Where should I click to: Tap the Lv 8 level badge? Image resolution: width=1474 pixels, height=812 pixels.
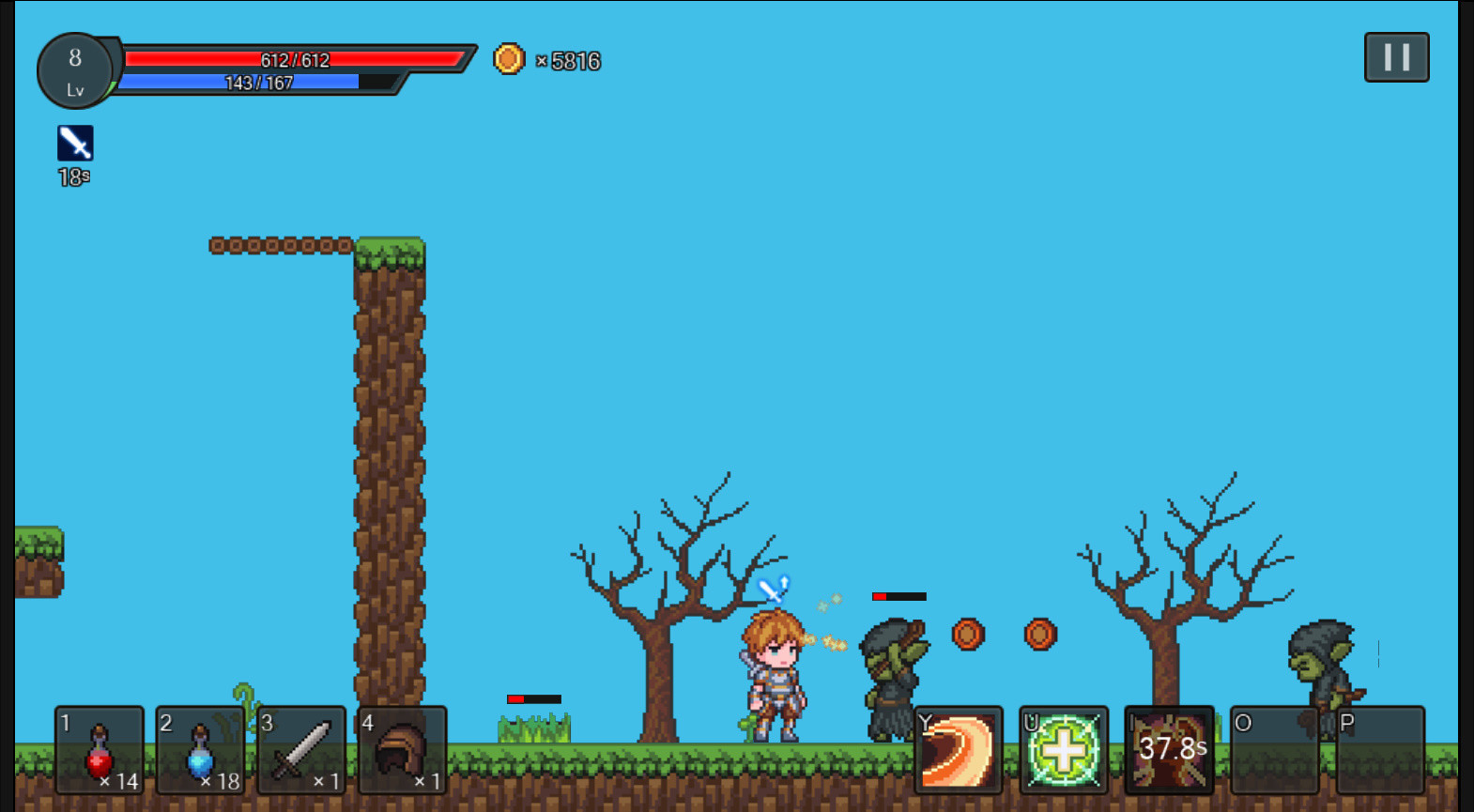click(x=75, y=71)
